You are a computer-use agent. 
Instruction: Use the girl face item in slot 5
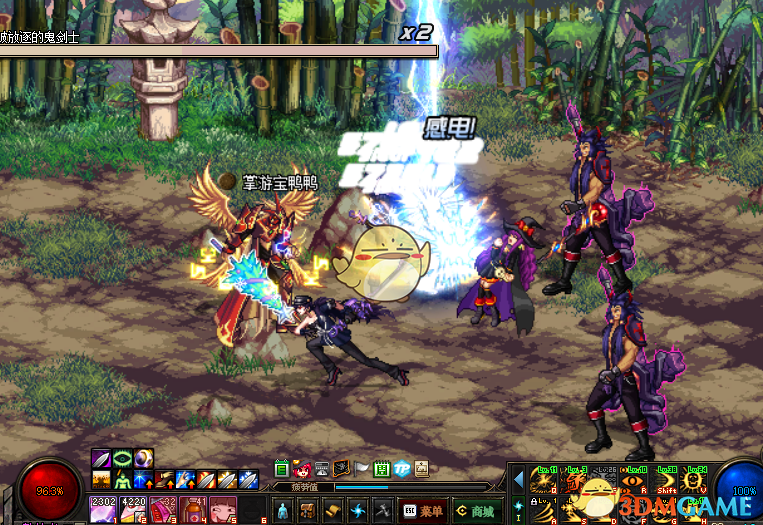point(222,509)
